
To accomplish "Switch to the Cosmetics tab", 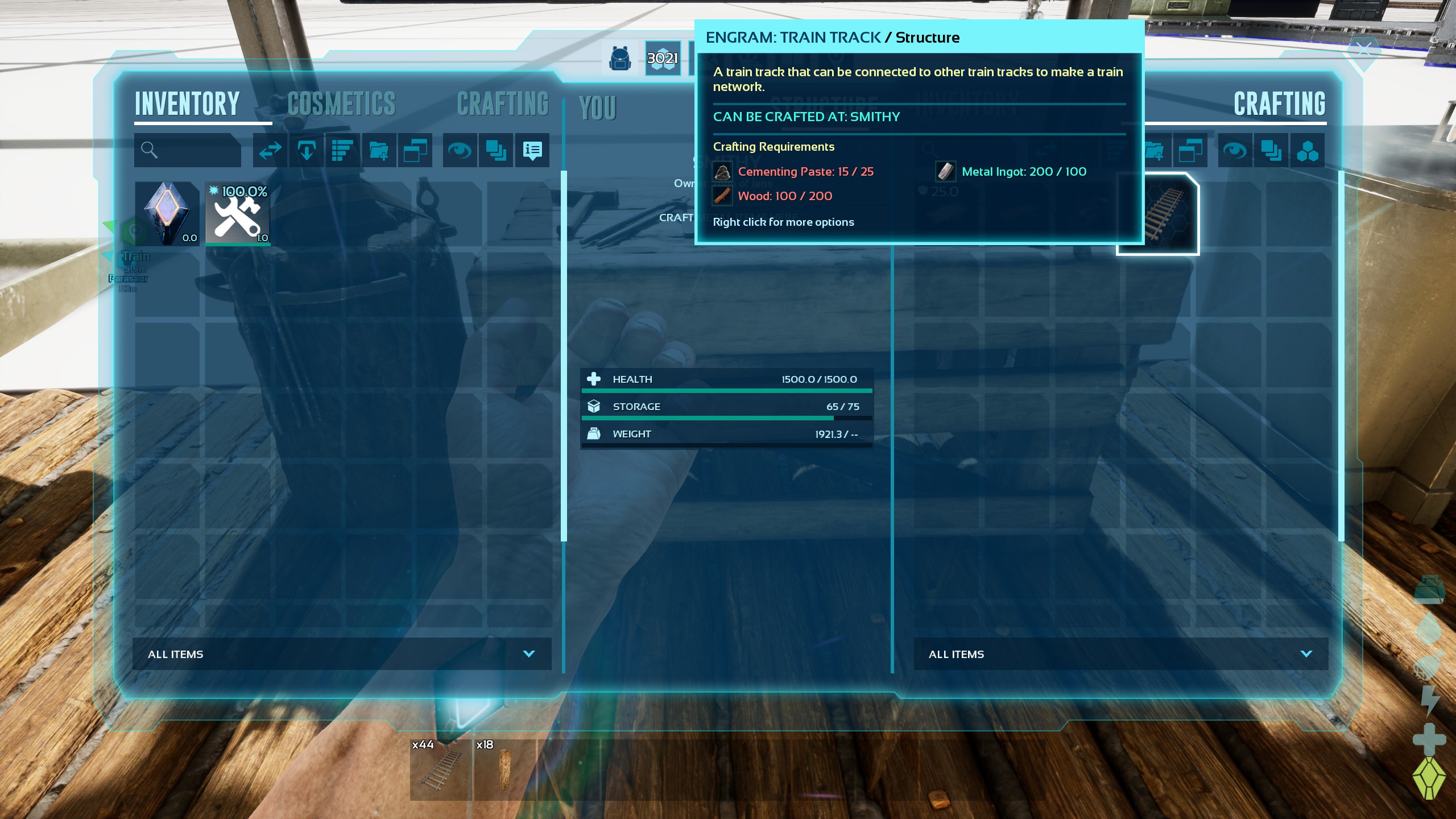I will [x=341, y=104].
